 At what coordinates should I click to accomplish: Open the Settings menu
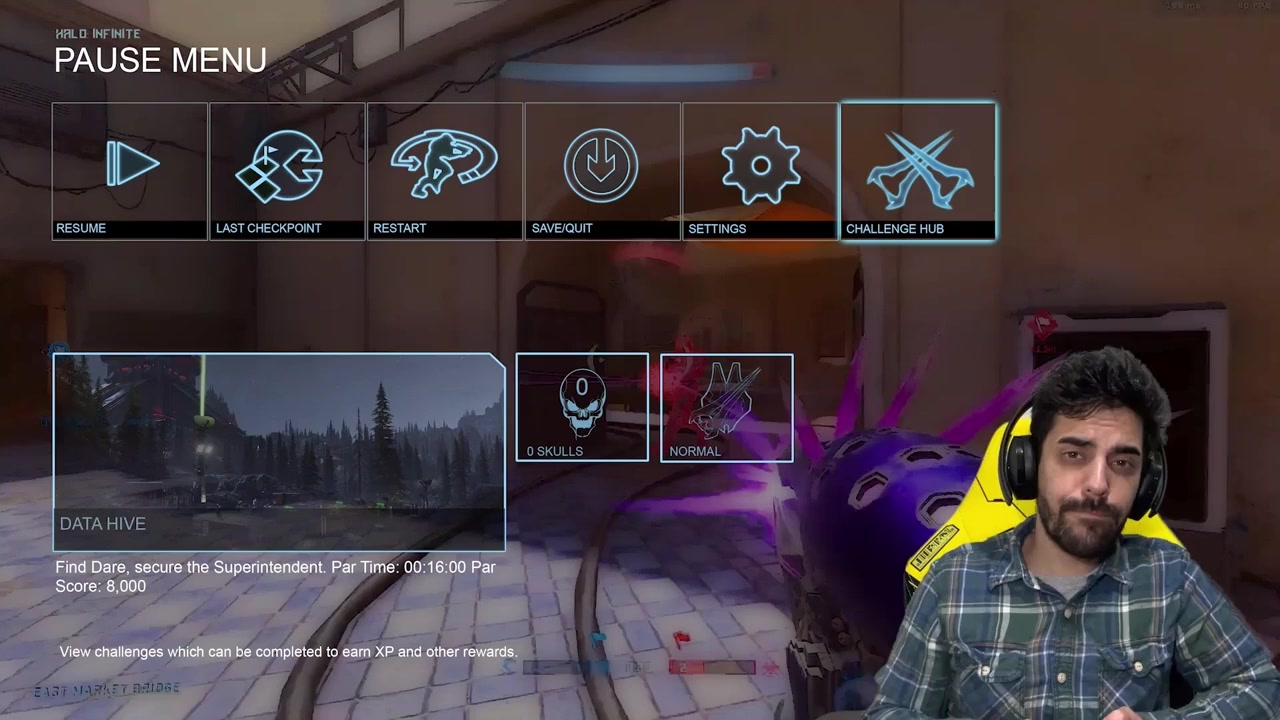(x=760, y=171)
